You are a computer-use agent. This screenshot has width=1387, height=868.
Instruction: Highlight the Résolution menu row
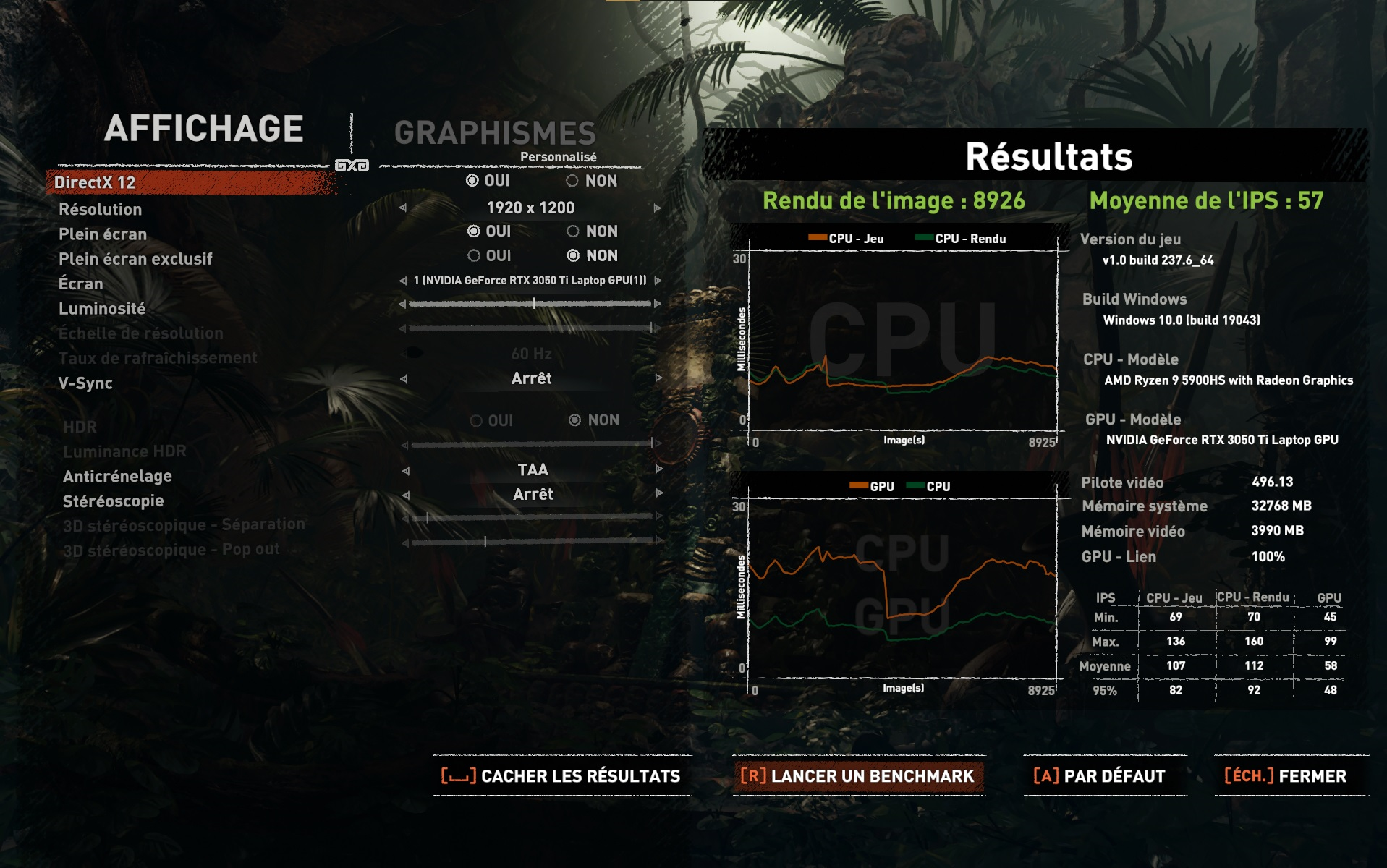(x=101, y=210)
